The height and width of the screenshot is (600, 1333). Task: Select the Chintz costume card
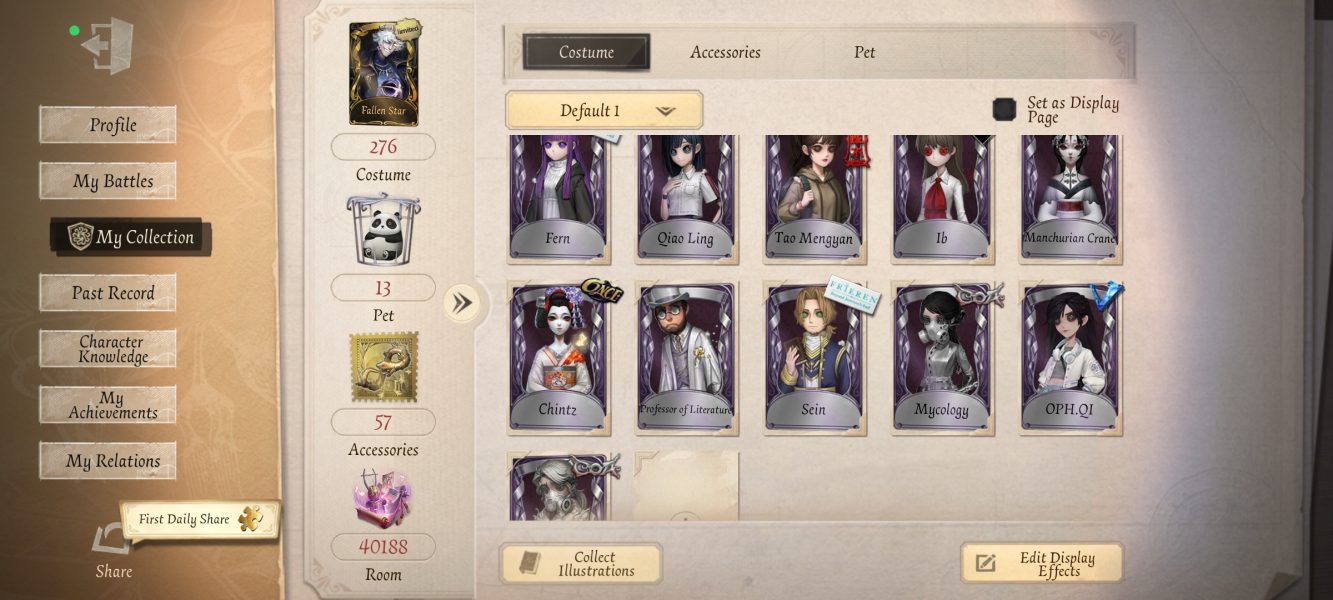tap(558, 357)
